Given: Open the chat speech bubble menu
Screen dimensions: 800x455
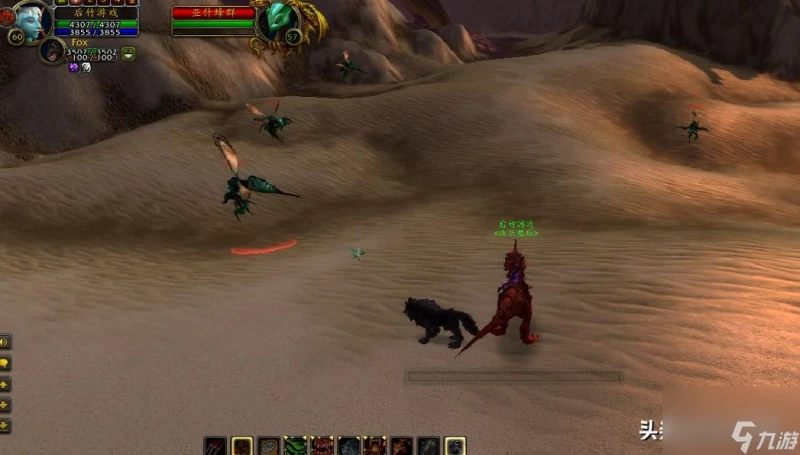Looking at the screenshot, I should point(5,363).
